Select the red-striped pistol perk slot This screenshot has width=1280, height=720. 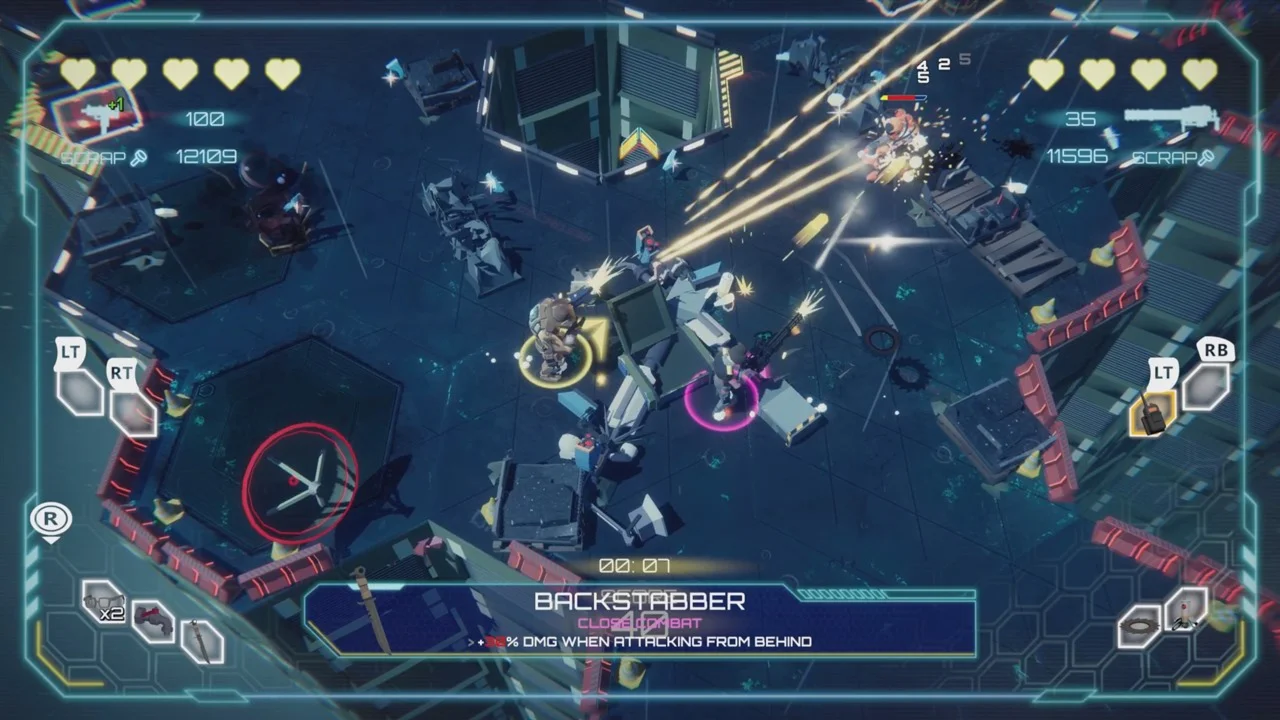pyautogui.click(x=153, y=622)
